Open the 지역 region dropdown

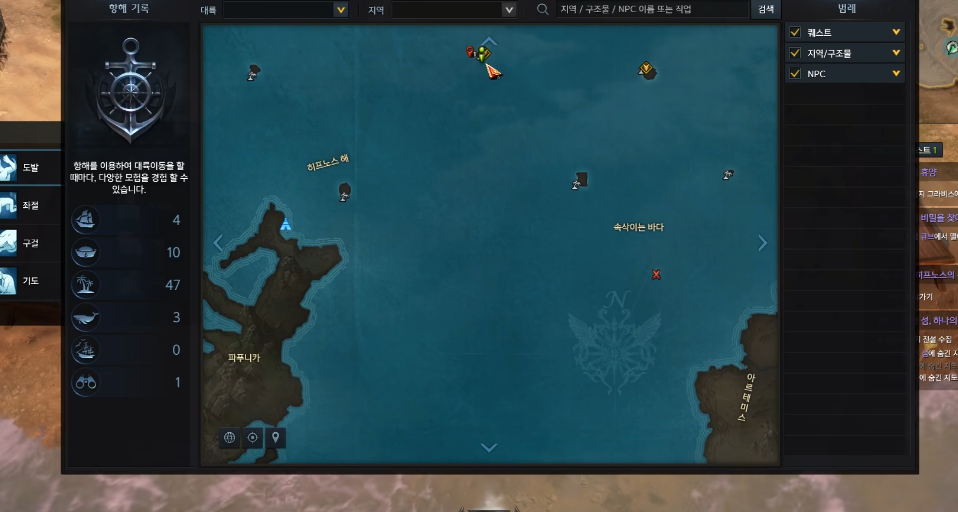pos(453,9)
